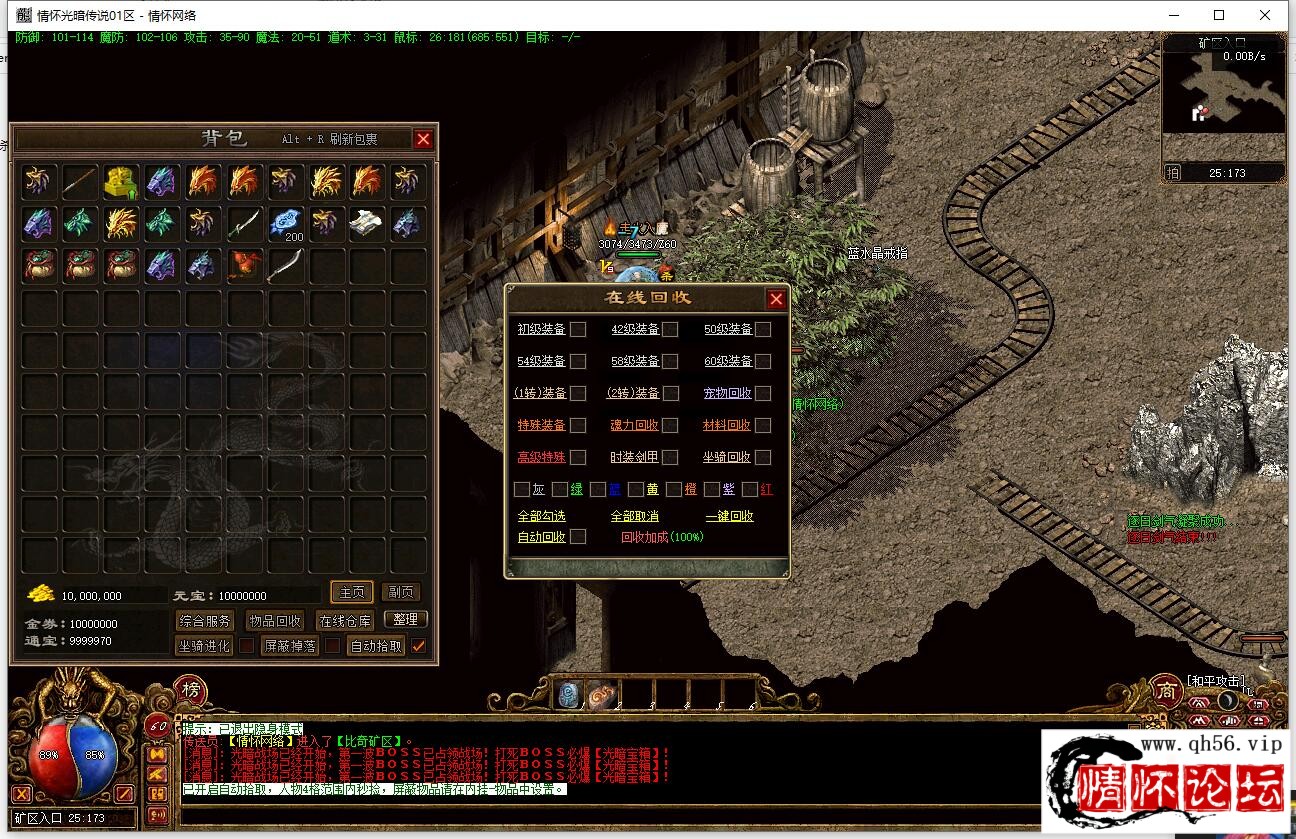
Task: Untick the 自动拾取 auto-pickup checkbox
Action: (419, 646)
